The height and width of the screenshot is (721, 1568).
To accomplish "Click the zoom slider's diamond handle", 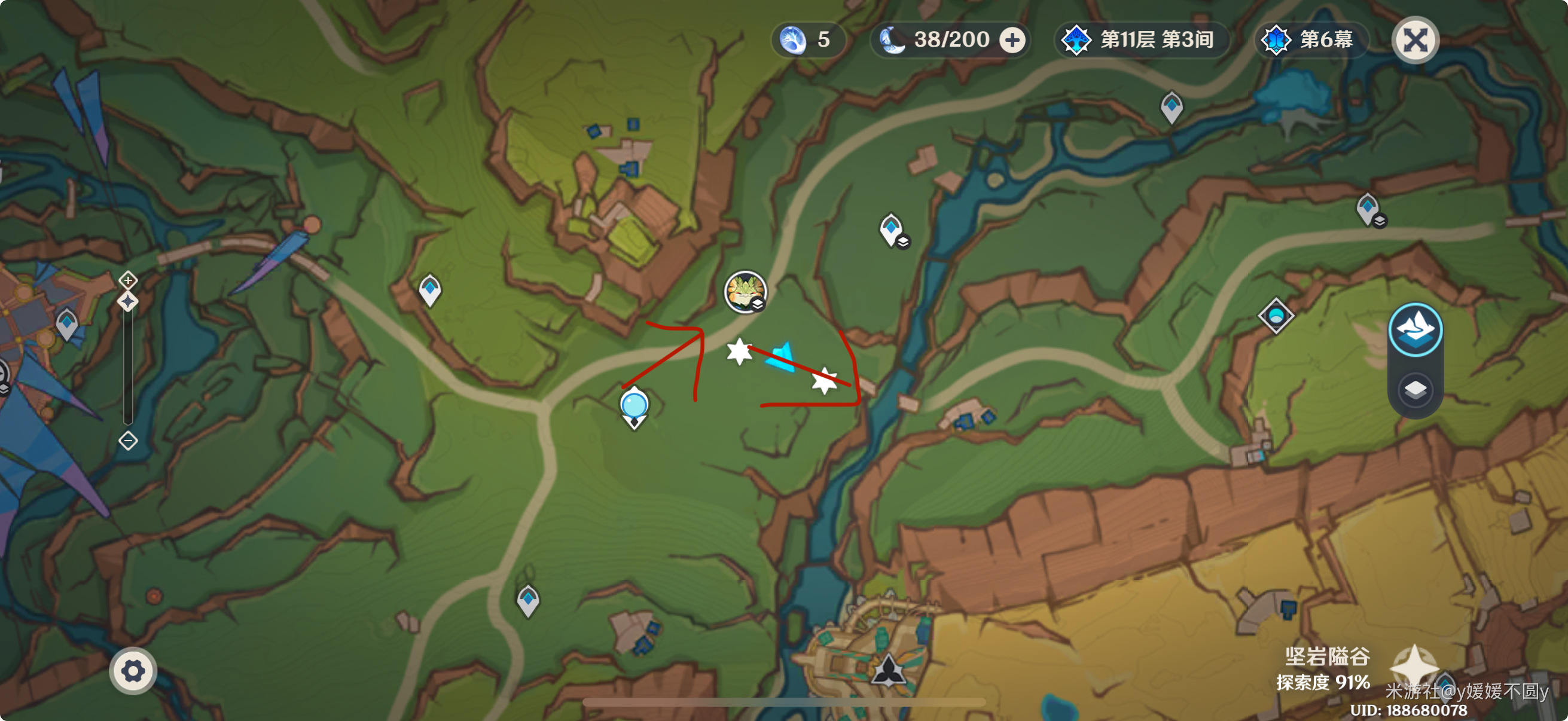I will tap(128, 301).
